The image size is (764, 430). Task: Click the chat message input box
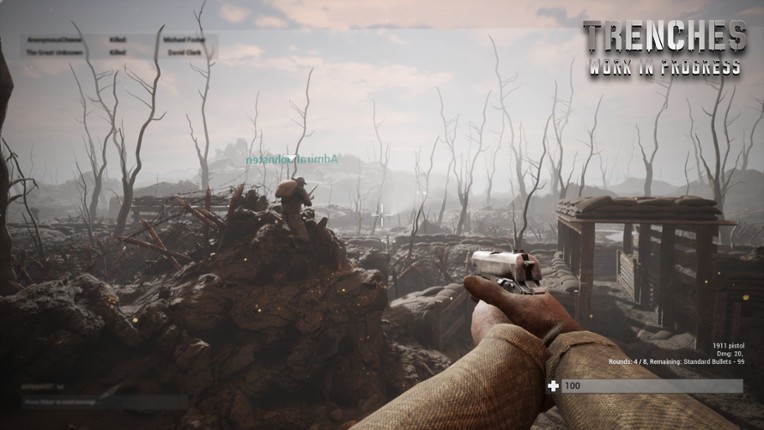click(104, 402)
